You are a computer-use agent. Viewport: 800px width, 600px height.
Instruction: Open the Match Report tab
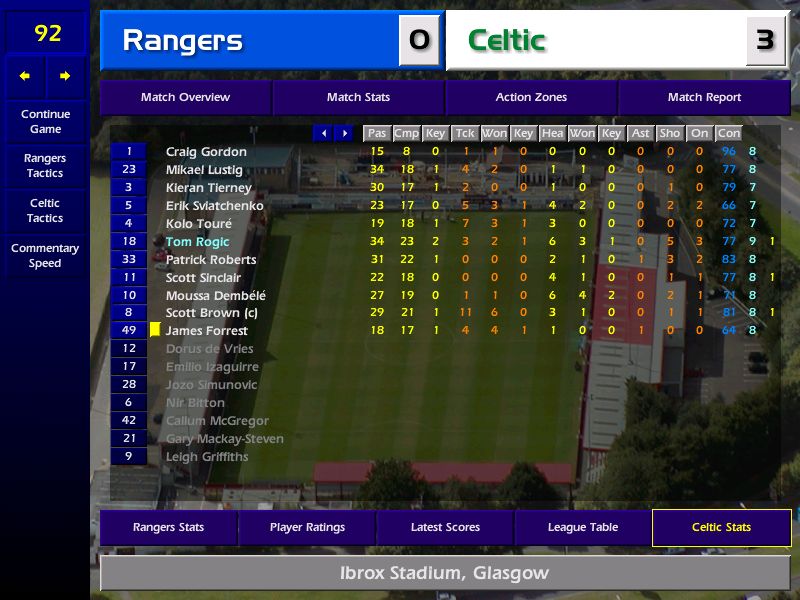point(704,97)
